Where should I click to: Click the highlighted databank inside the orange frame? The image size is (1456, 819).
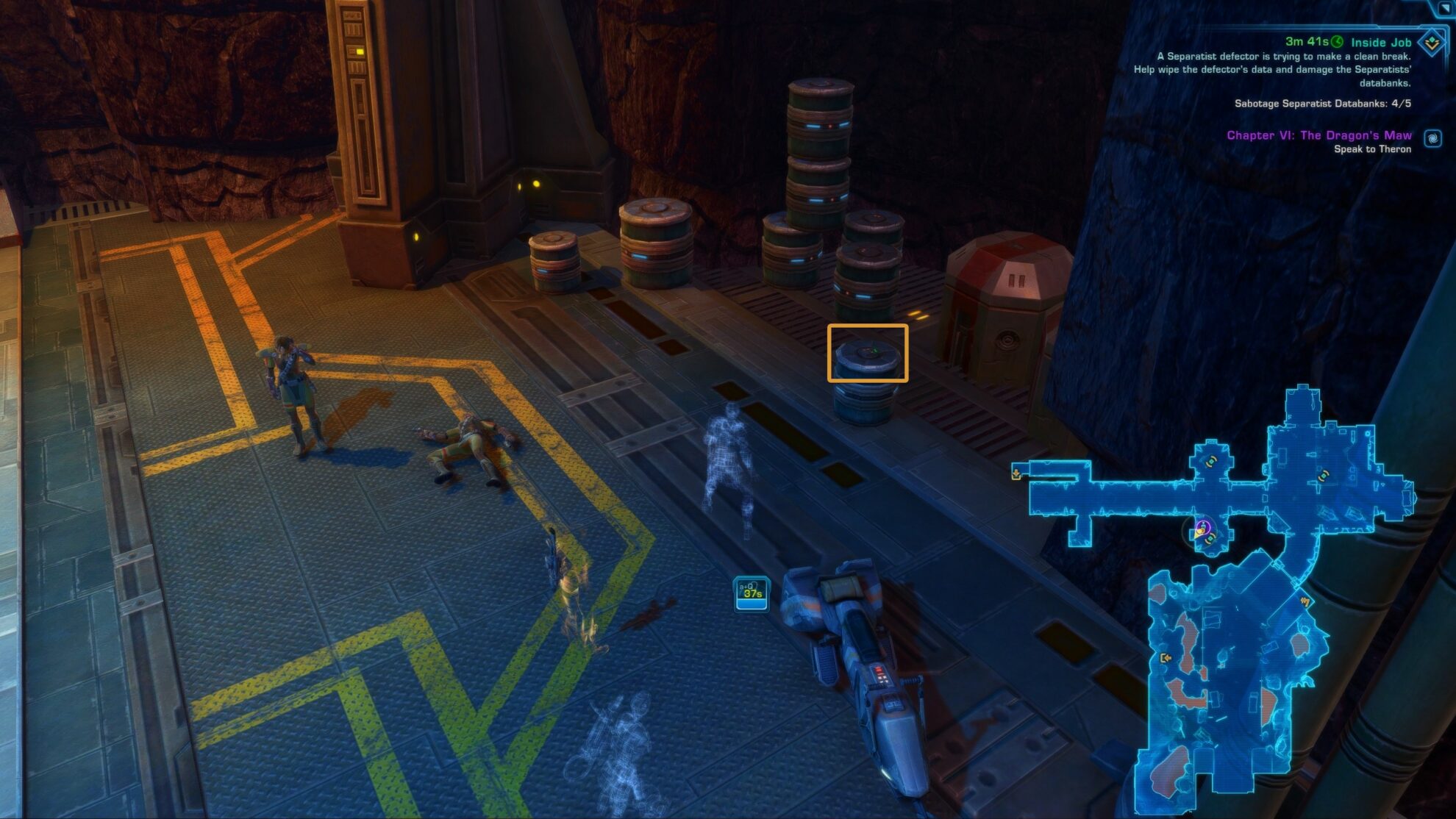point(869,354)
